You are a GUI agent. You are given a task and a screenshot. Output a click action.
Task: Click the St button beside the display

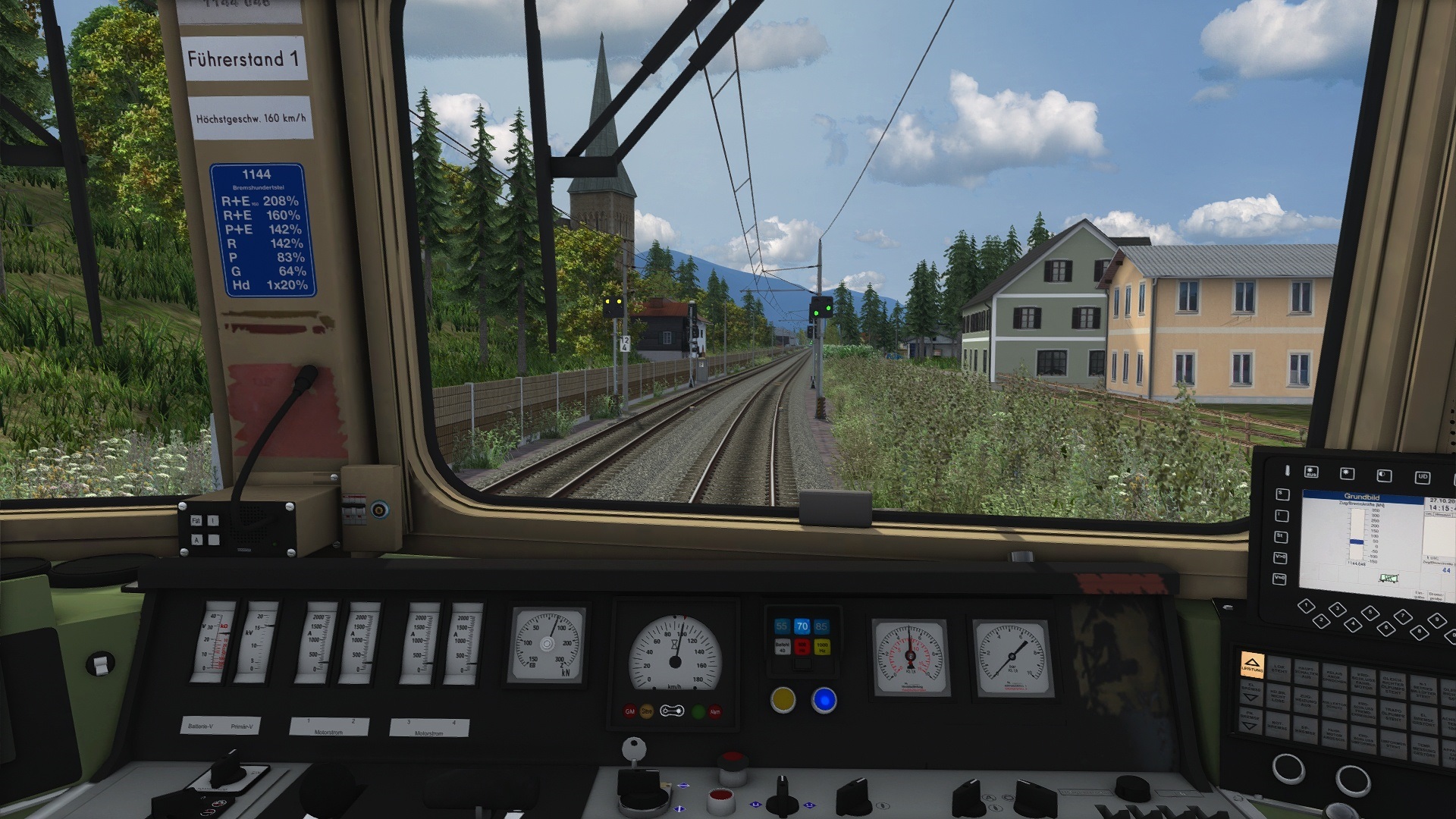(1281, 536)
